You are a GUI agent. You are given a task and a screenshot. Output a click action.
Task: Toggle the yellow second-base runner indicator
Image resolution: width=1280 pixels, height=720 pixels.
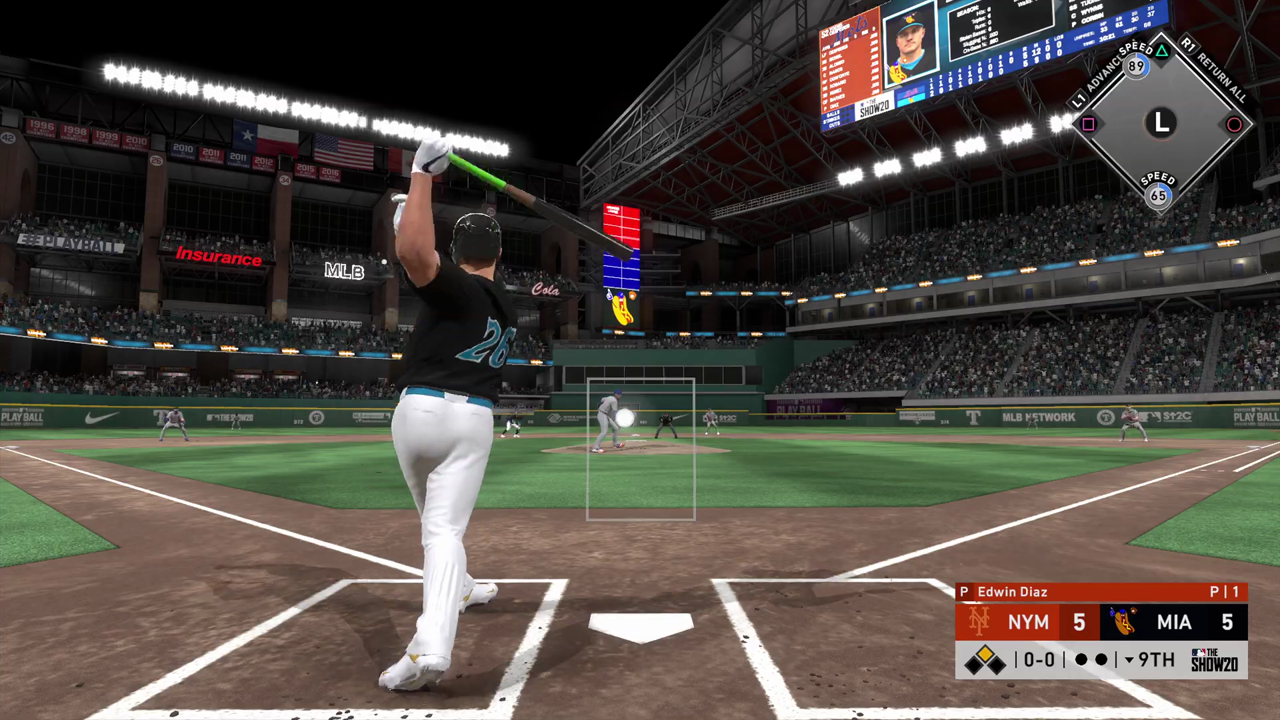(x=984, y=653)
